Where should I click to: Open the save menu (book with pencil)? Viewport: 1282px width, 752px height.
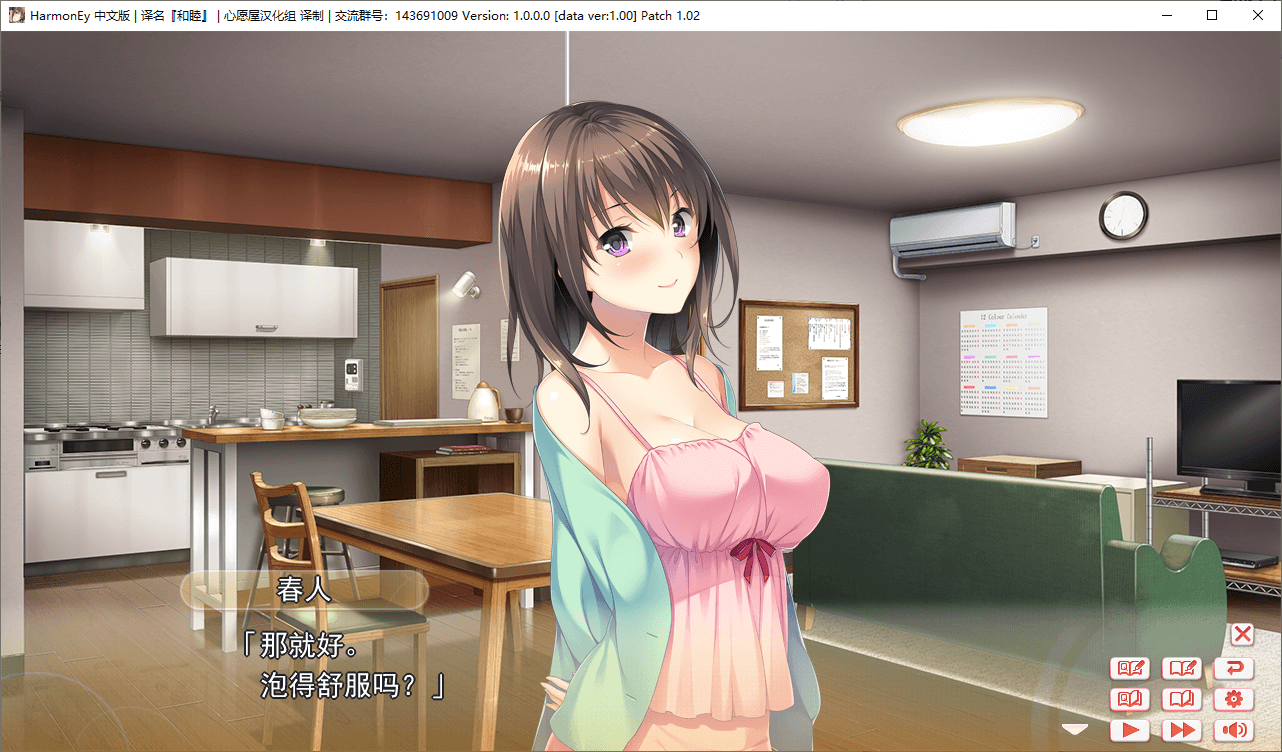(1183, 668)
